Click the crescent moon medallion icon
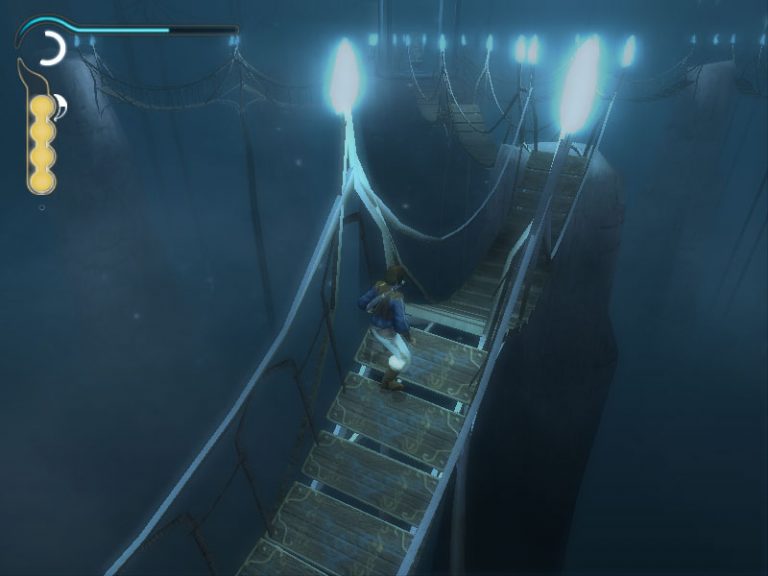Screen dimensions: 768x576 coord(52,48)
